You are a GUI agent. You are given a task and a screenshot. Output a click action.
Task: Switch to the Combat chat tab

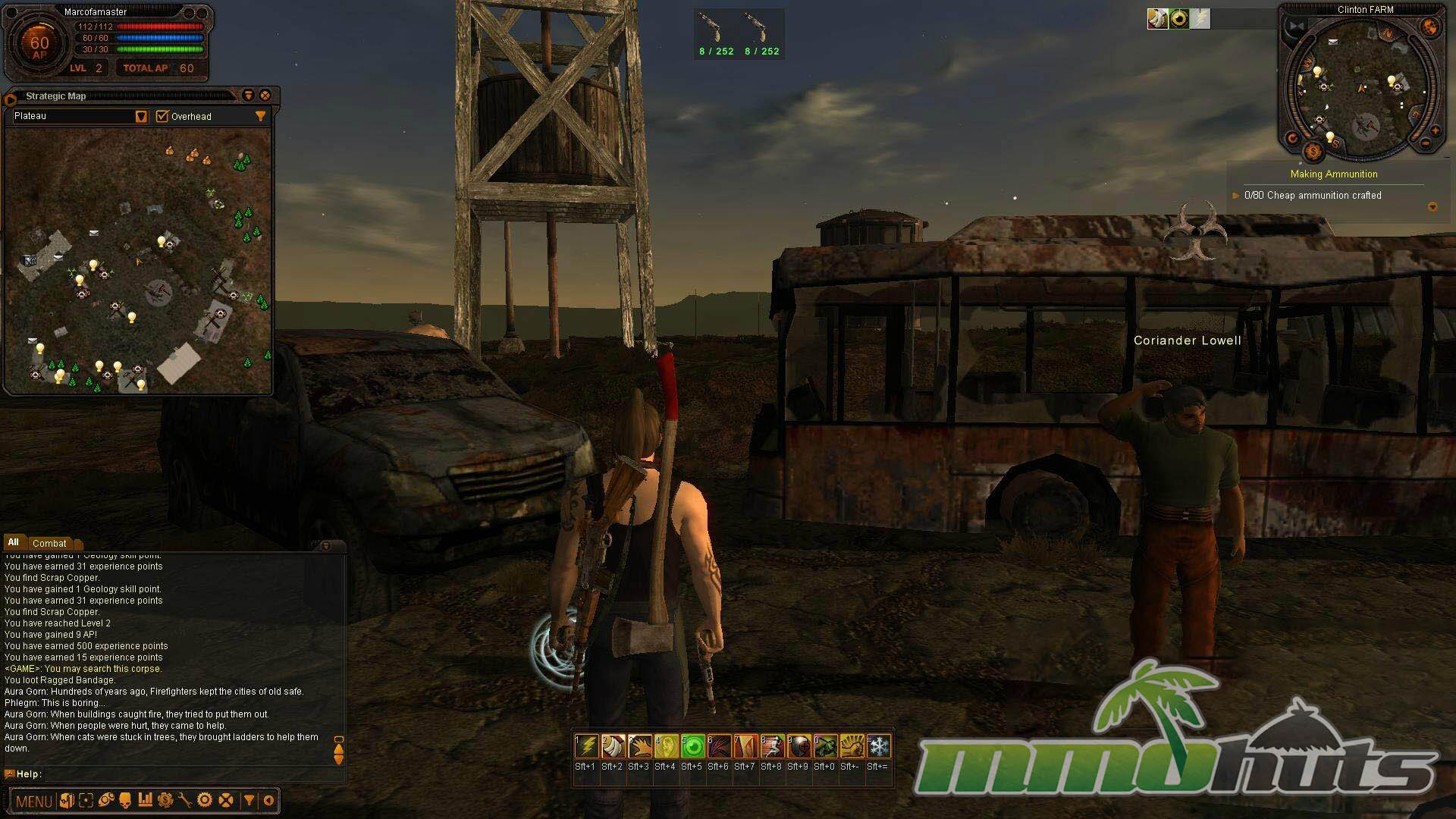49,543
